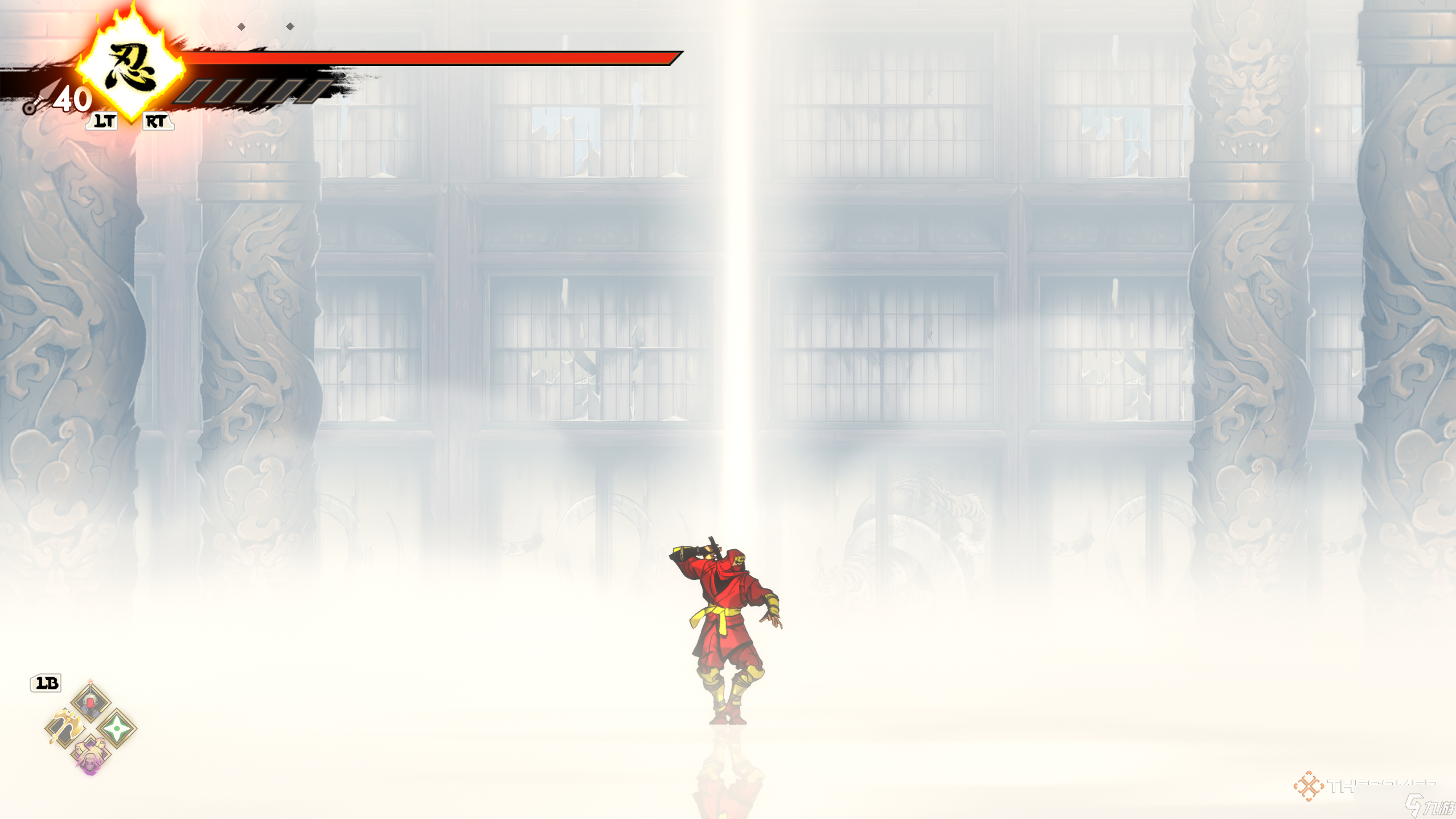Select the green shuriken ability icon

point(117,728)
